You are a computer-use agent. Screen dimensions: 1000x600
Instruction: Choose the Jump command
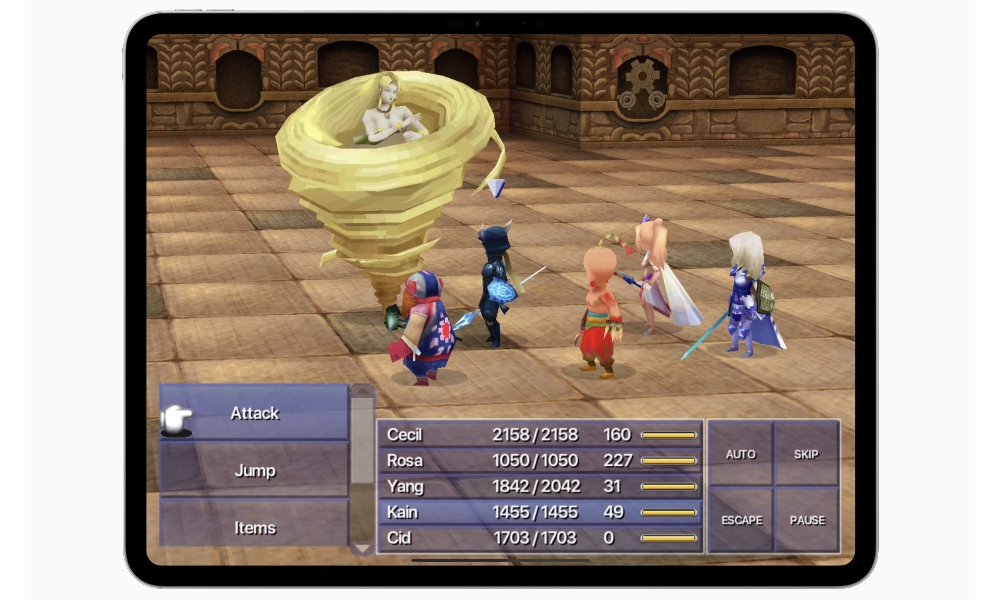click(x=254, y=470)
